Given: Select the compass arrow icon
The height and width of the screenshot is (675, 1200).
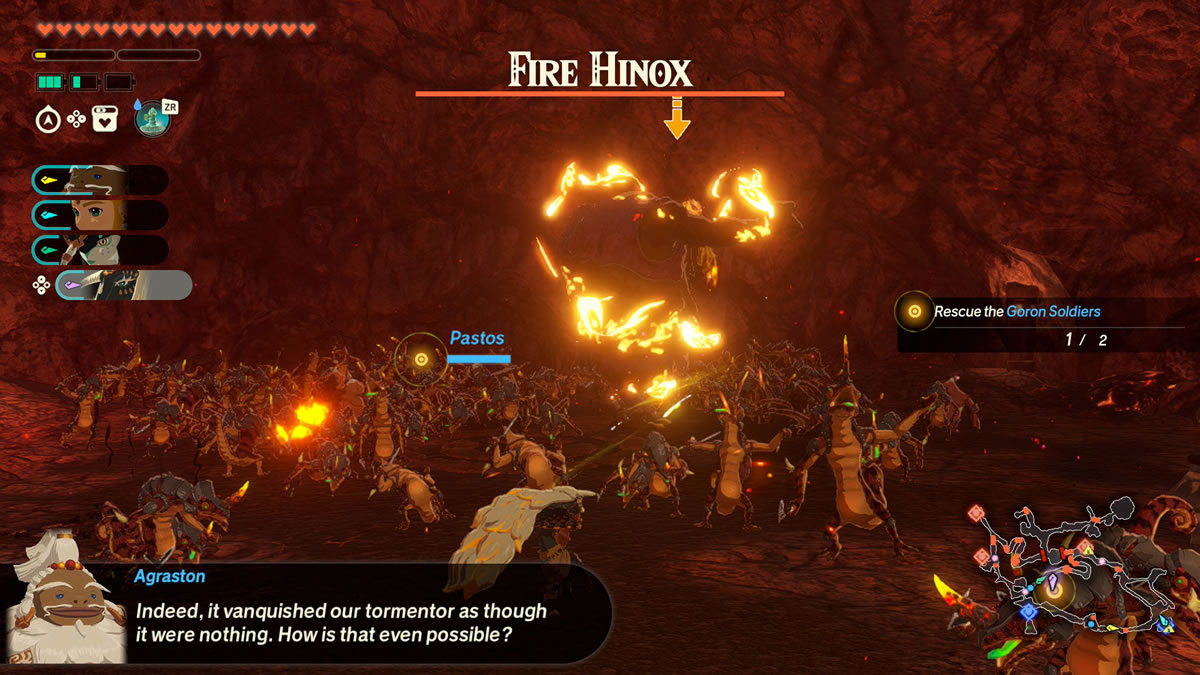Looking at the screenshot, I should (47, 120).
